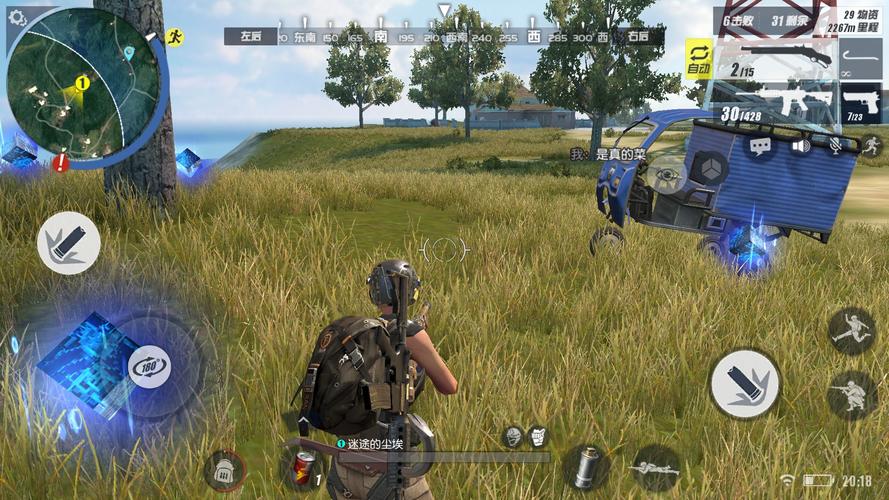Toggle the sprint running-man icon

(871, 146)
